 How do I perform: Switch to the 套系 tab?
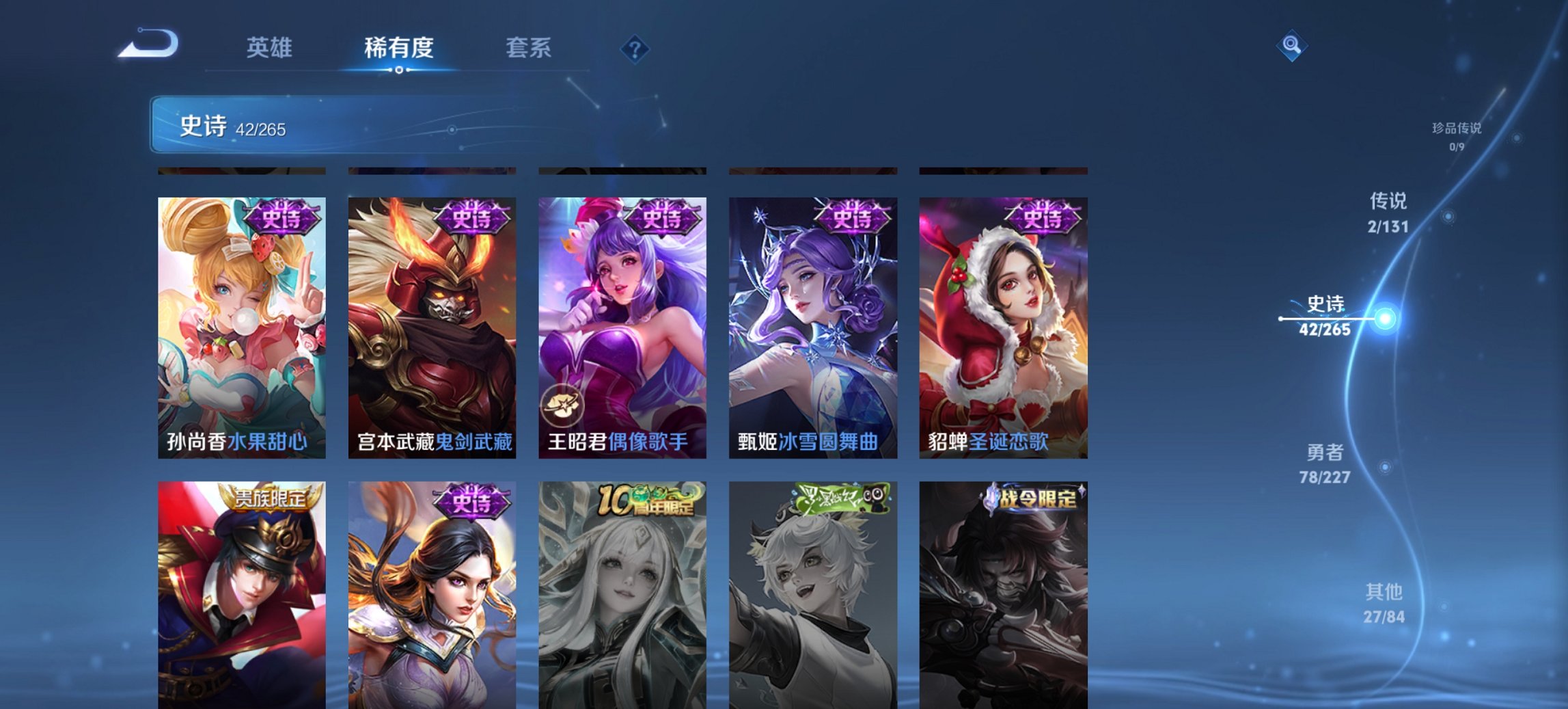528,48
